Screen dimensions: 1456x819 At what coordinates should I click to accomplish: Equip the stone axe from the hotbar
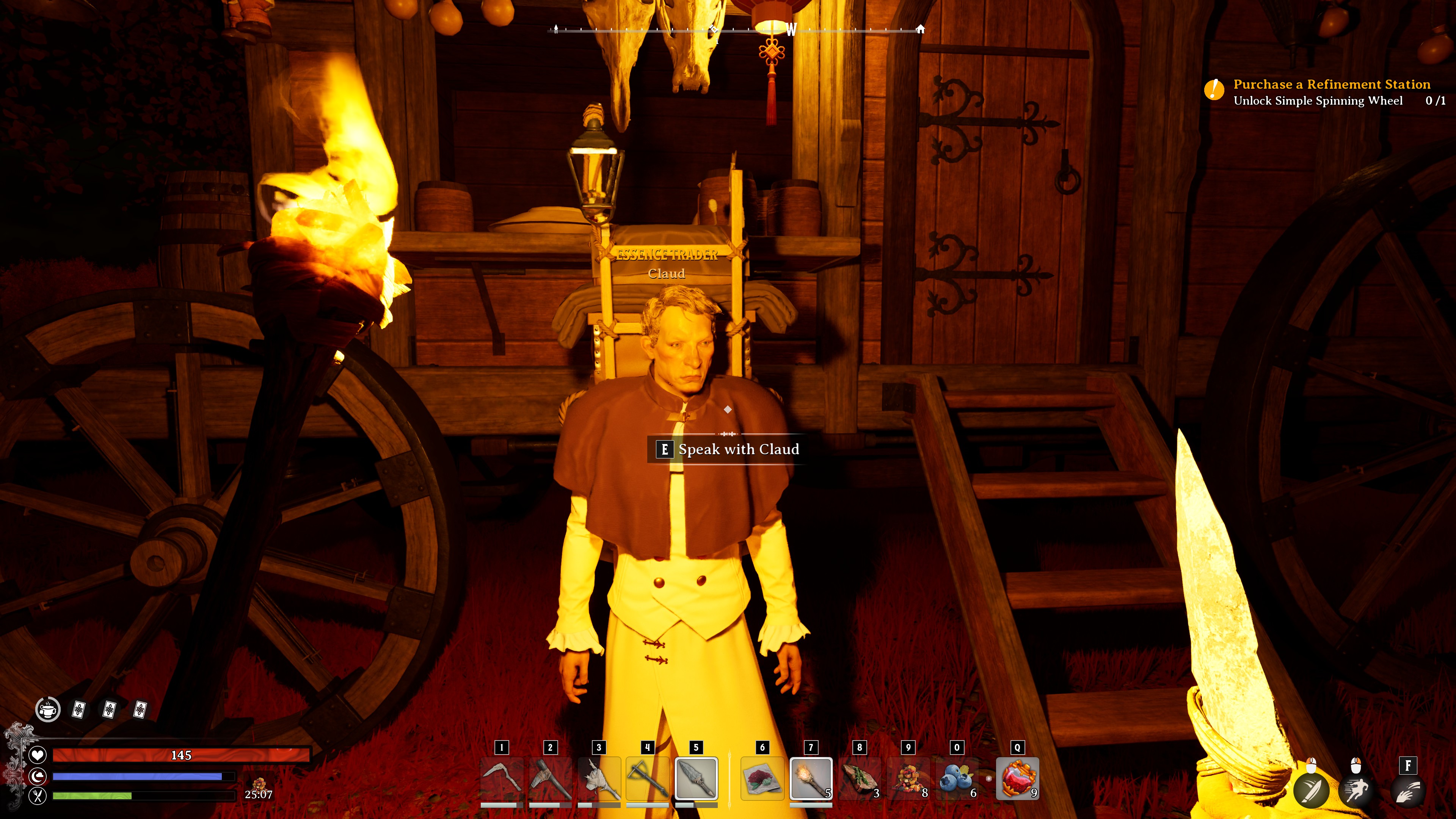pos(550,780)
